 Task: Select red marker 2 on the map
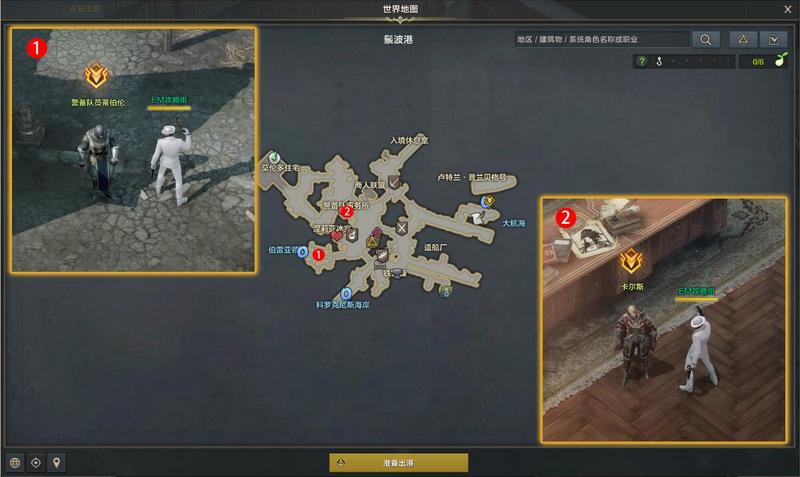pos(346,212)
